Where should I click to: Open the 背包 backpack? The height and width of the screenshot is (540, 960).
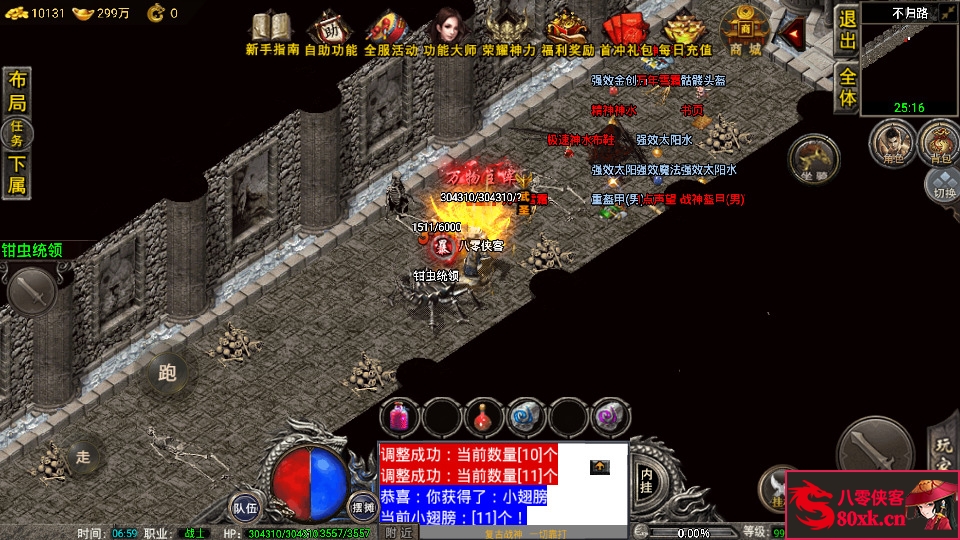tap(940, 143)
